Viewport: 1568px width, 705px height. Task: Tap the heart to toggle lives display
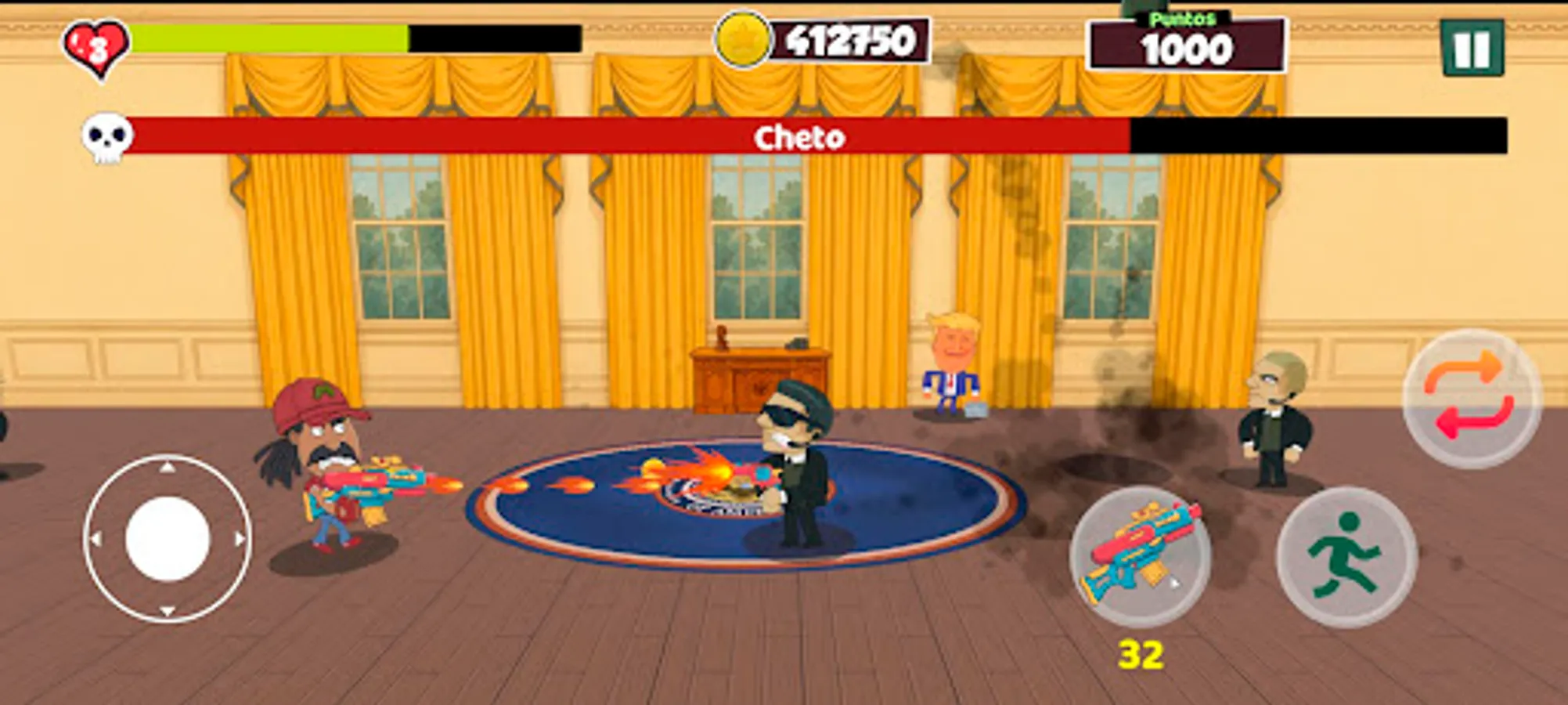tap(96, 41)
